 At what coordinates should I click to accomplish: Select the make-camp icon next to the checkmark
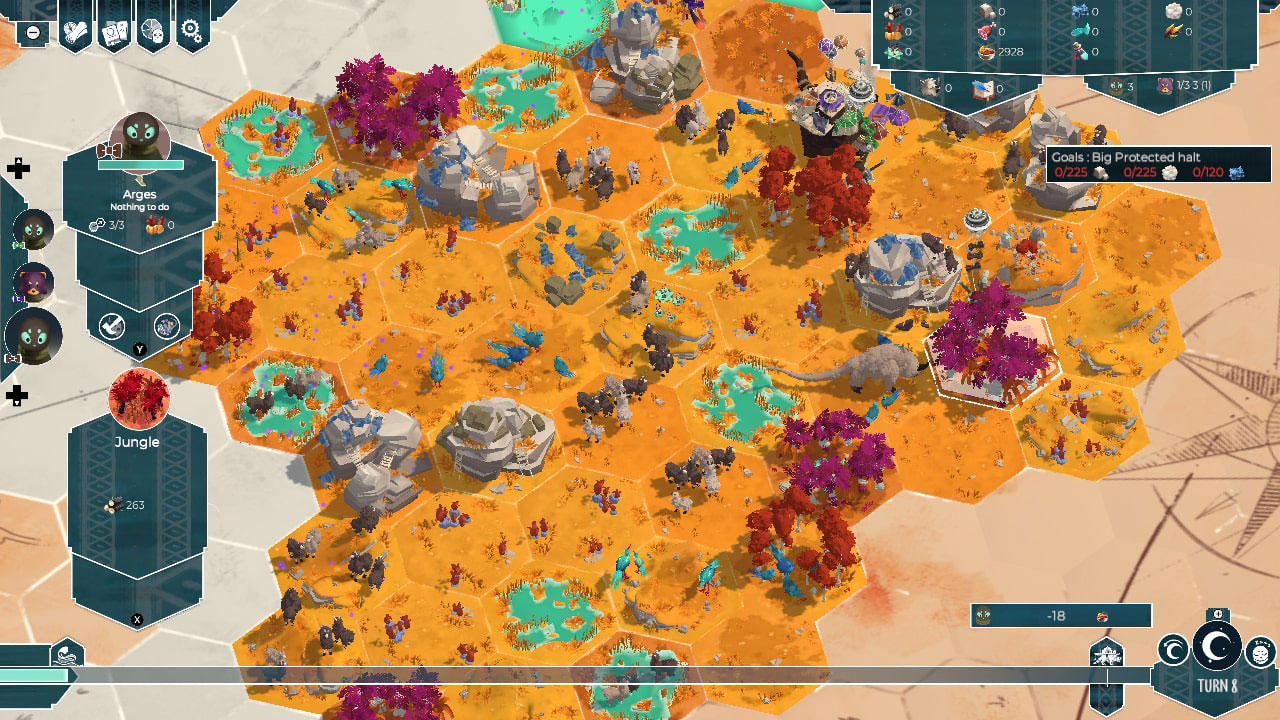click(x=166, y=326)
